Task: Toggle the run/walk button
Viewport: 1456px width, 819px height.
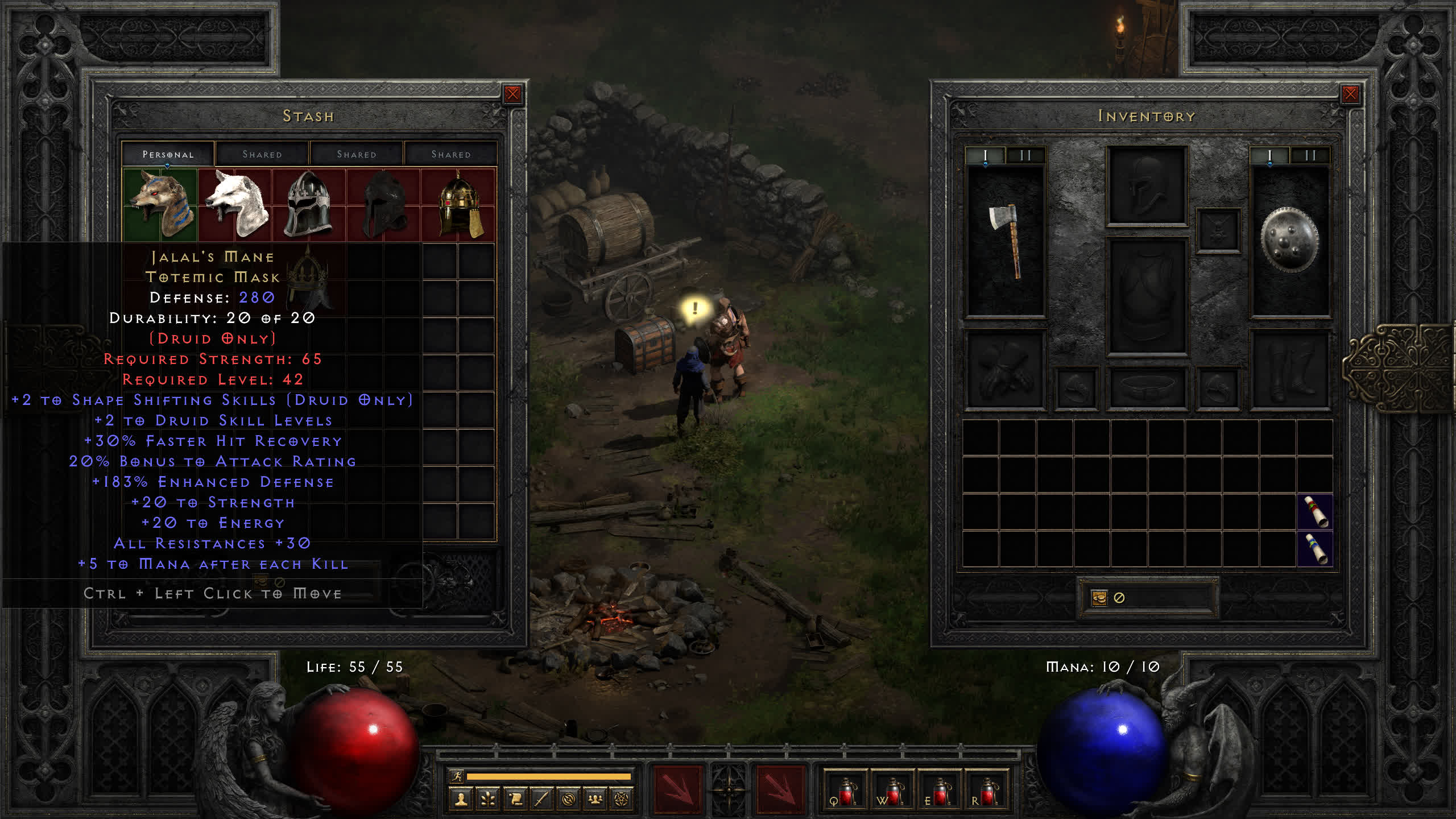Action: (x=457, y=776)
